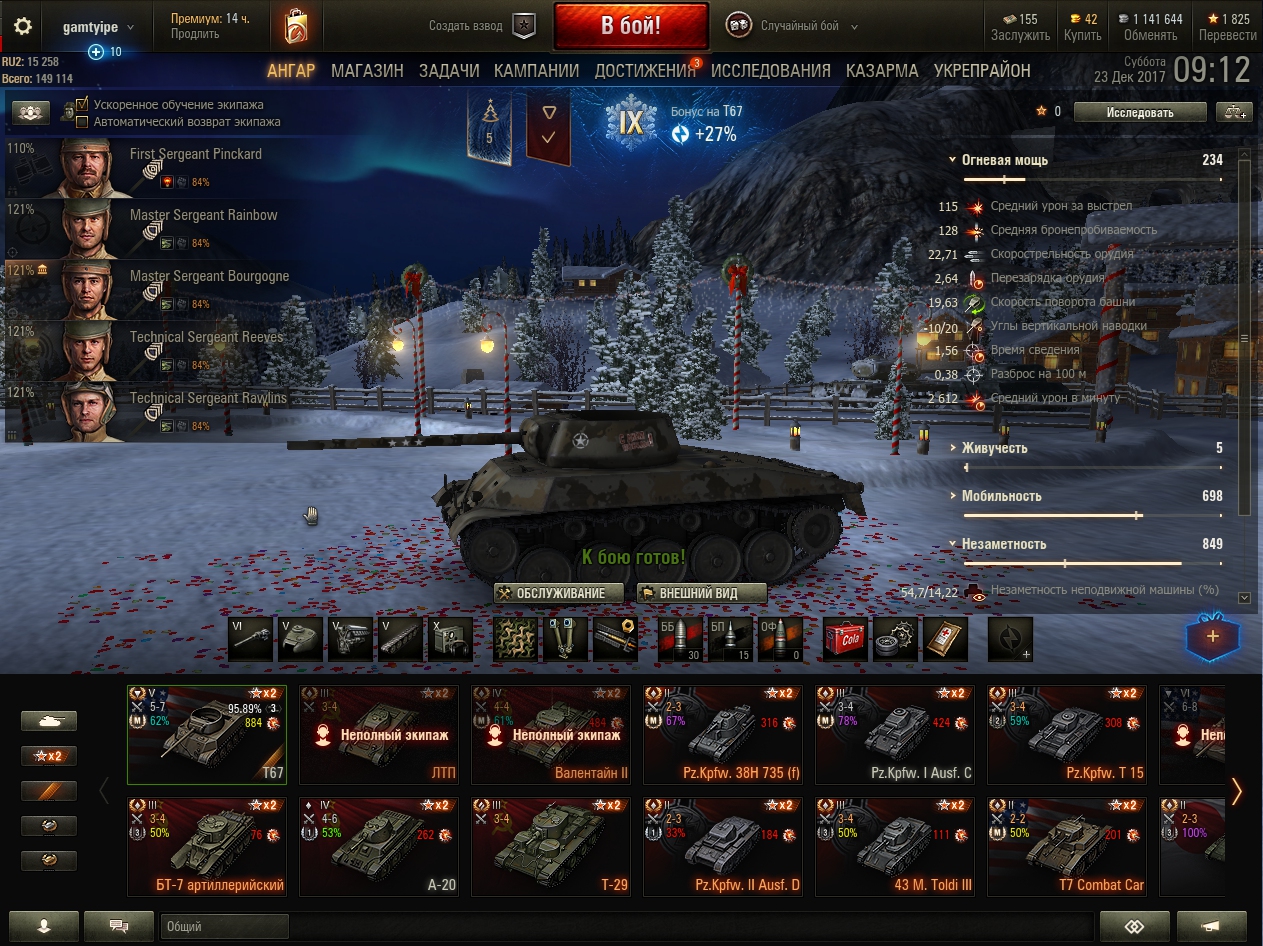Toggle Ускоренное обучение экипажа checkbox

click(x=83, y=105)
